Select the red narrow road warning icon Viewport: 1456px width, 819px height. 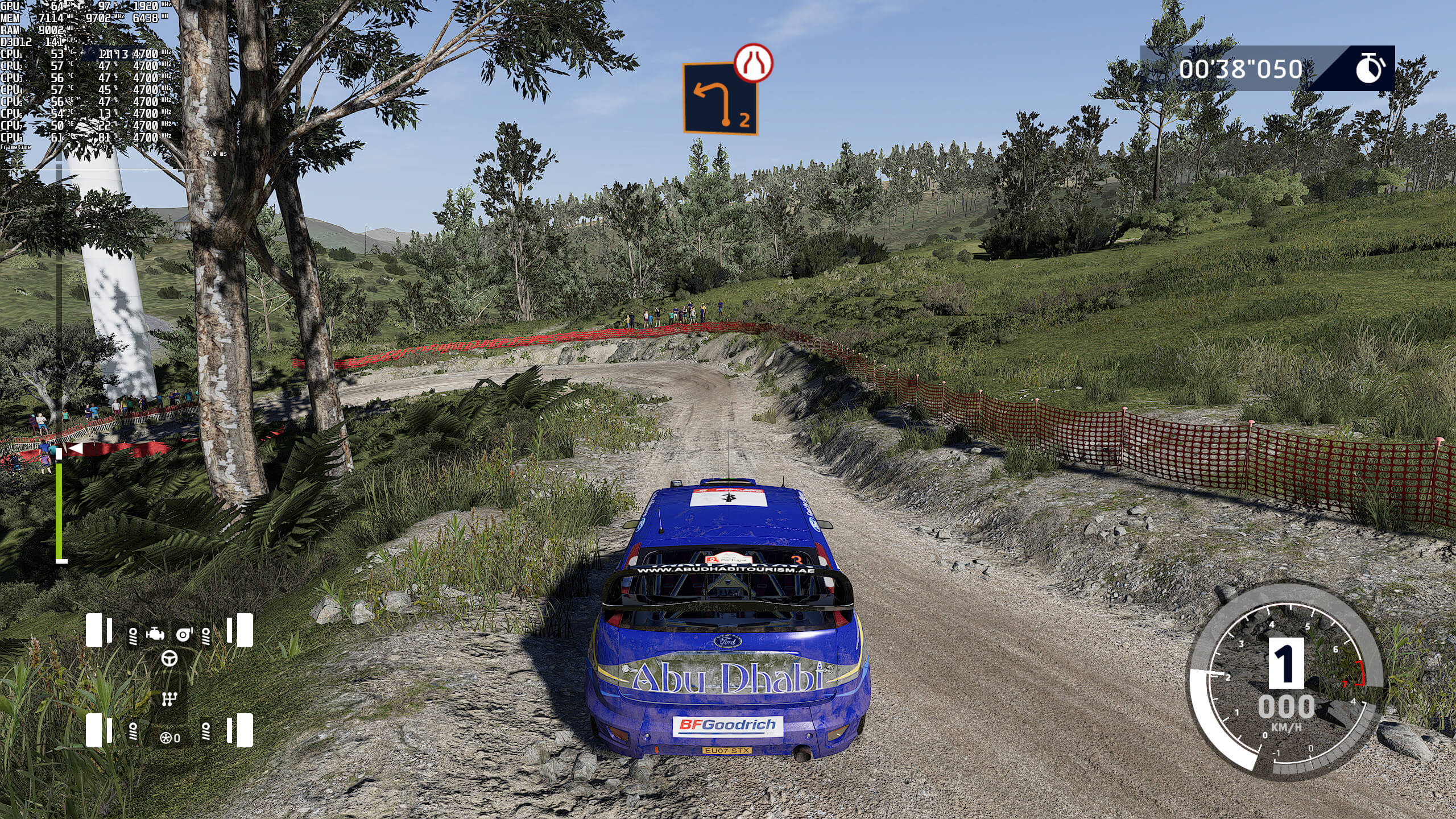click(753, 63)
